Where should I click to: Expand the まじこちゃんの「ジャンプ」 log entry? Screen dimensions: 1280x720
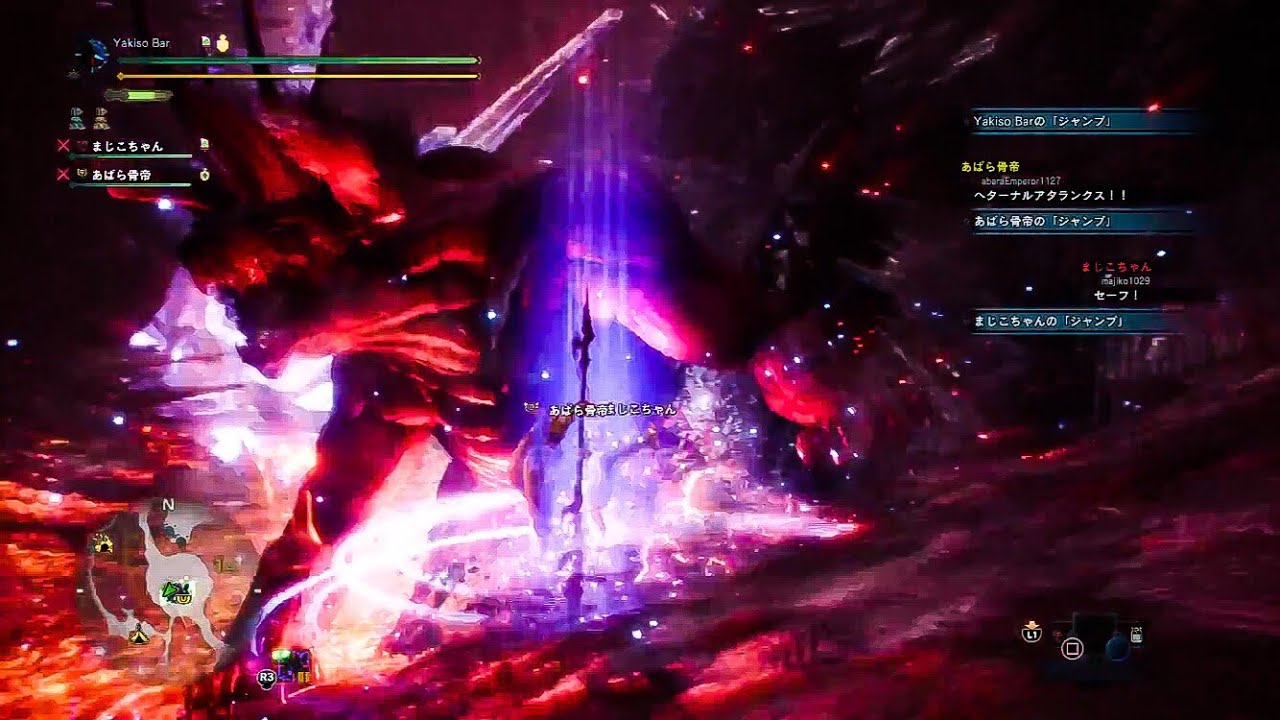click(x=1048, y=322)
